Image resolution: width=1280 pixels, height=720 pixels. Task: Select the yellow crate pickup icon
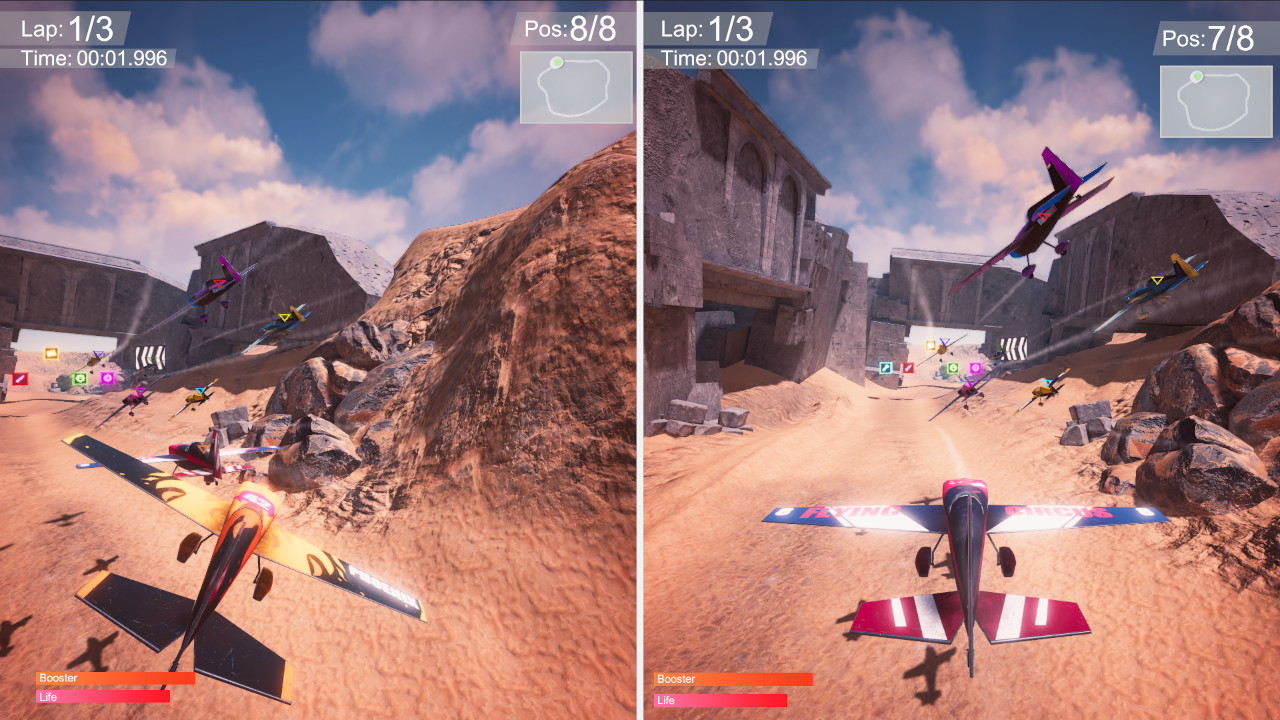click(52, 353)
